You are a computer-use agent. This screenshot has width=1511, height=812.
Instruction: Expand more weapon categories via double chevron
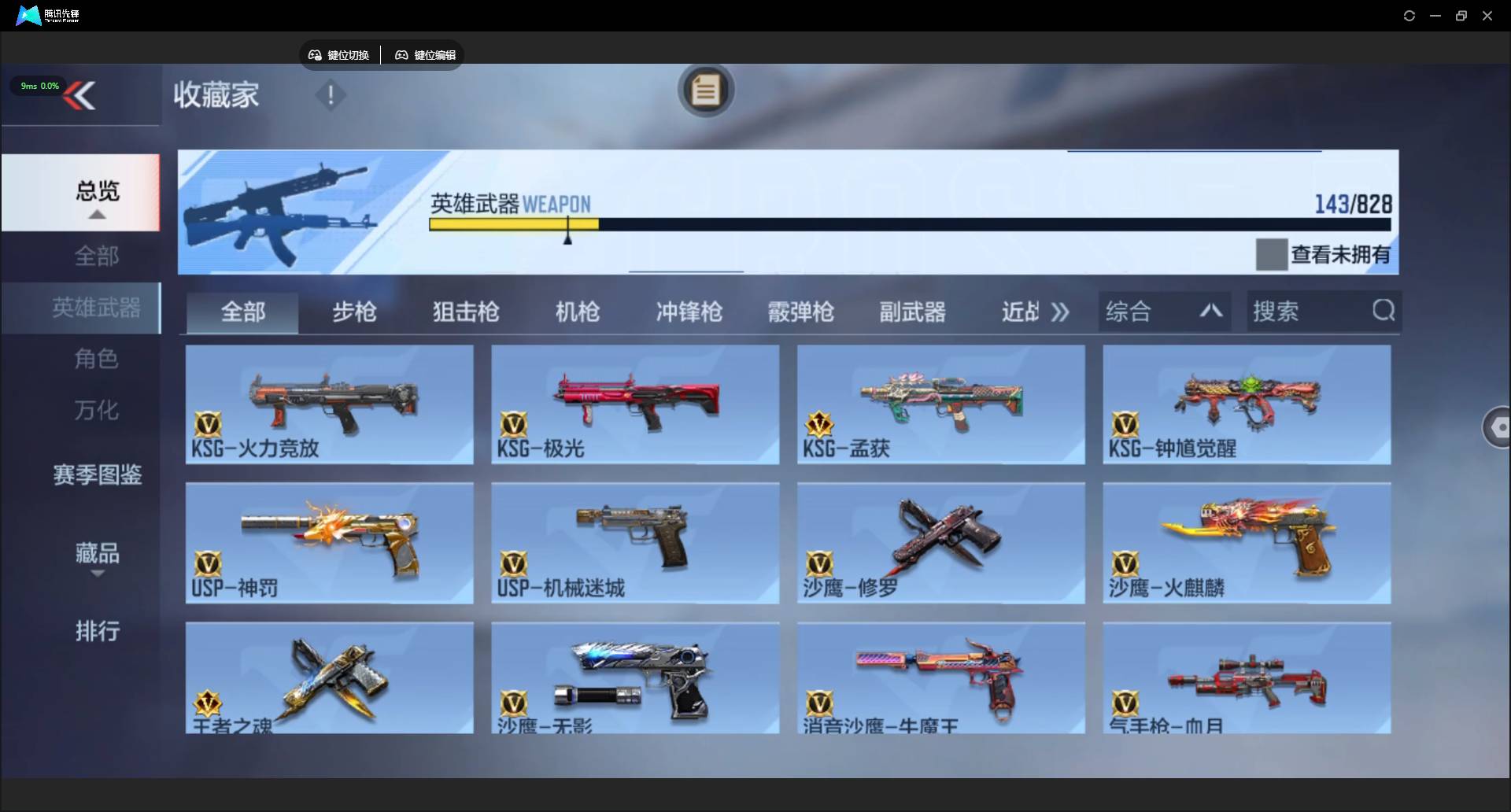pyautogui.click(x=1060, y=312)
